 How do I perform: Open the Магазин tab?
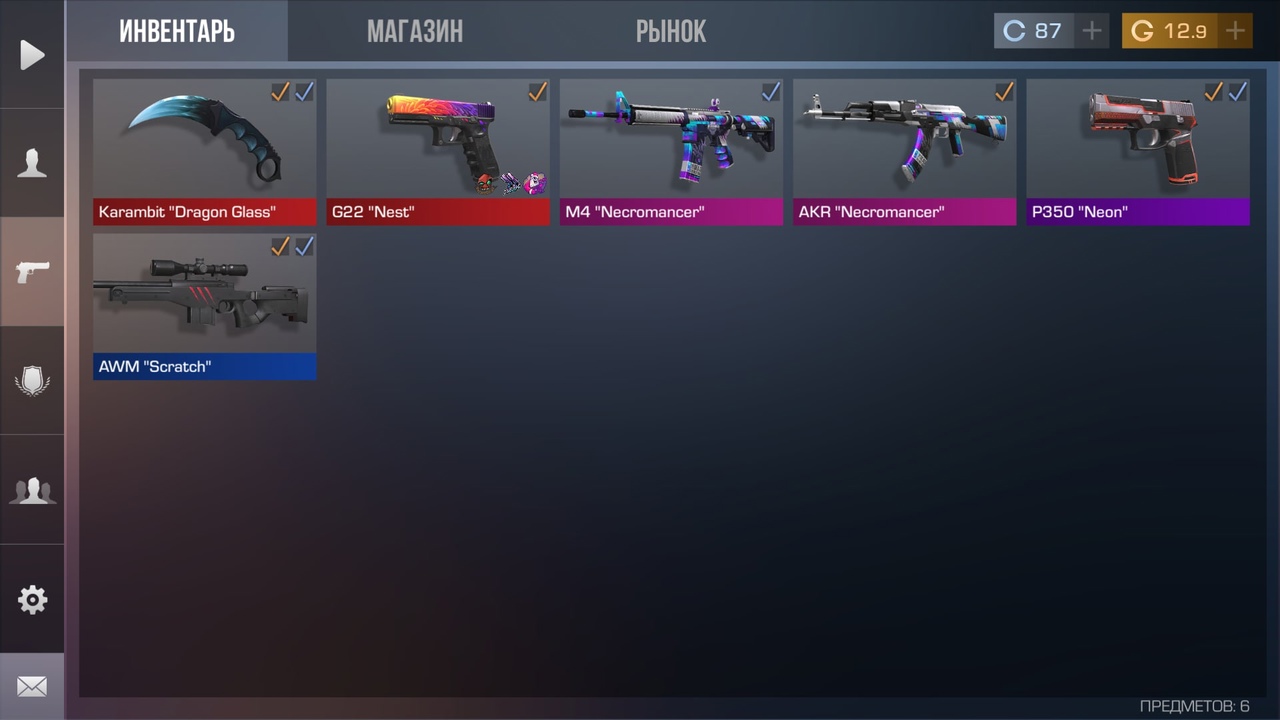coord(414,32)
